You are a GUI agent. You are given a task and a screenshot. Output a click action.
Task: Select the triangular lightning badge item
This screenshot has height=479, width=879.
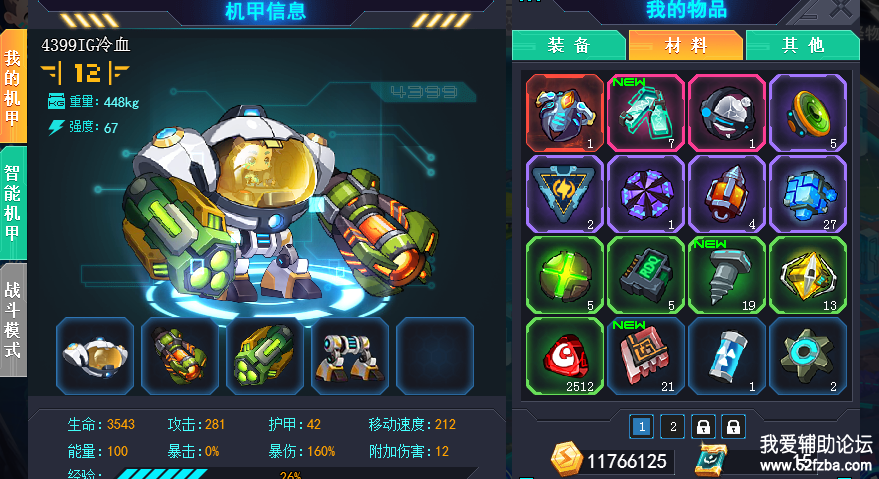(x=565, y=193)
